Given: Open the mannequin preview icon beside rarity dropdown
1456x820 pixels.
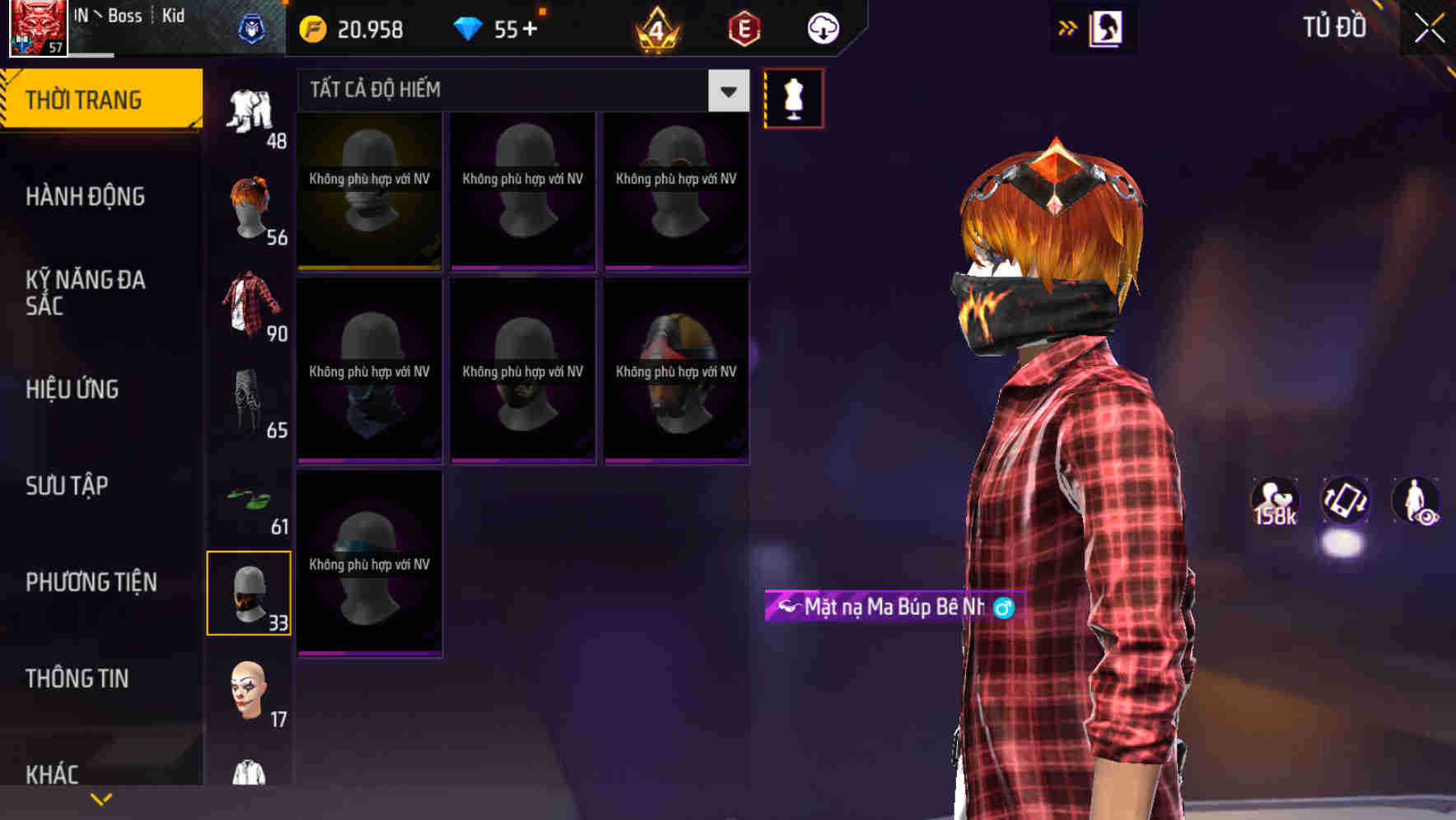Looking at the screenshot, I should point(793,96).
